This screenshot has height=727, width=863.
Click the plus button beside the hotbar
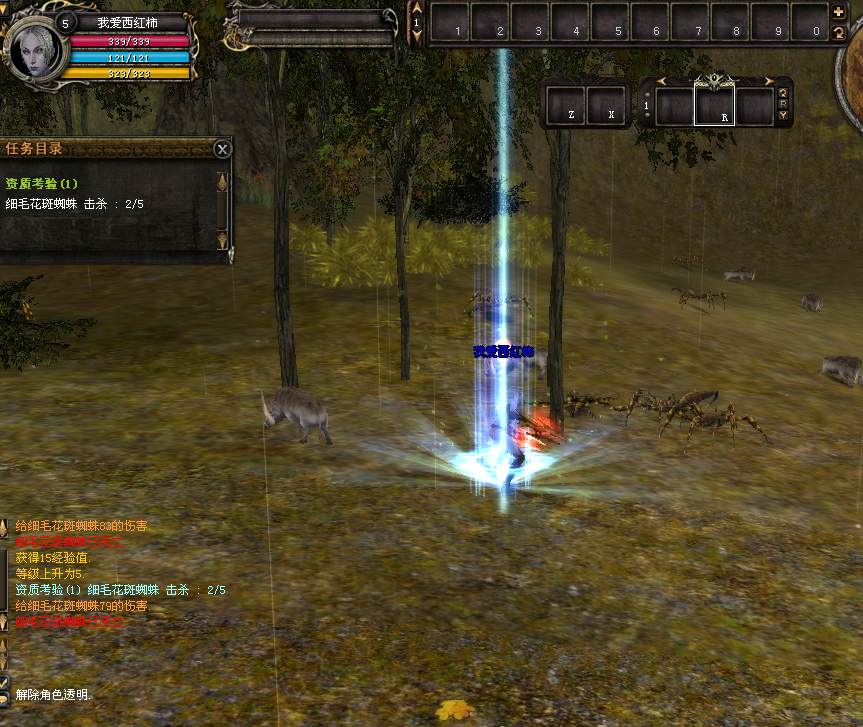[839, 13]
